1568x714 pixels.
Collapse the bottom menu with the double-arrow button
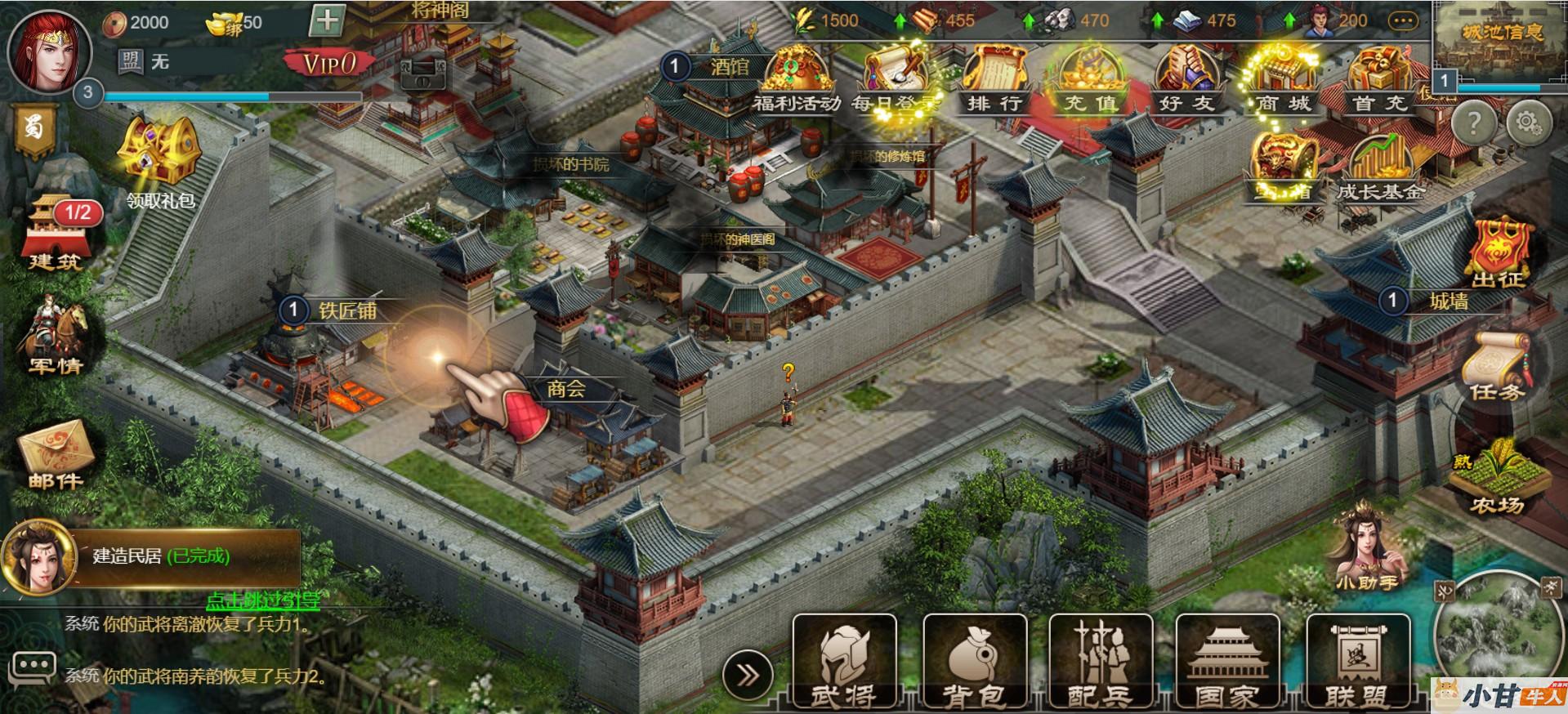pyautogui.click(x=747, y=676)
